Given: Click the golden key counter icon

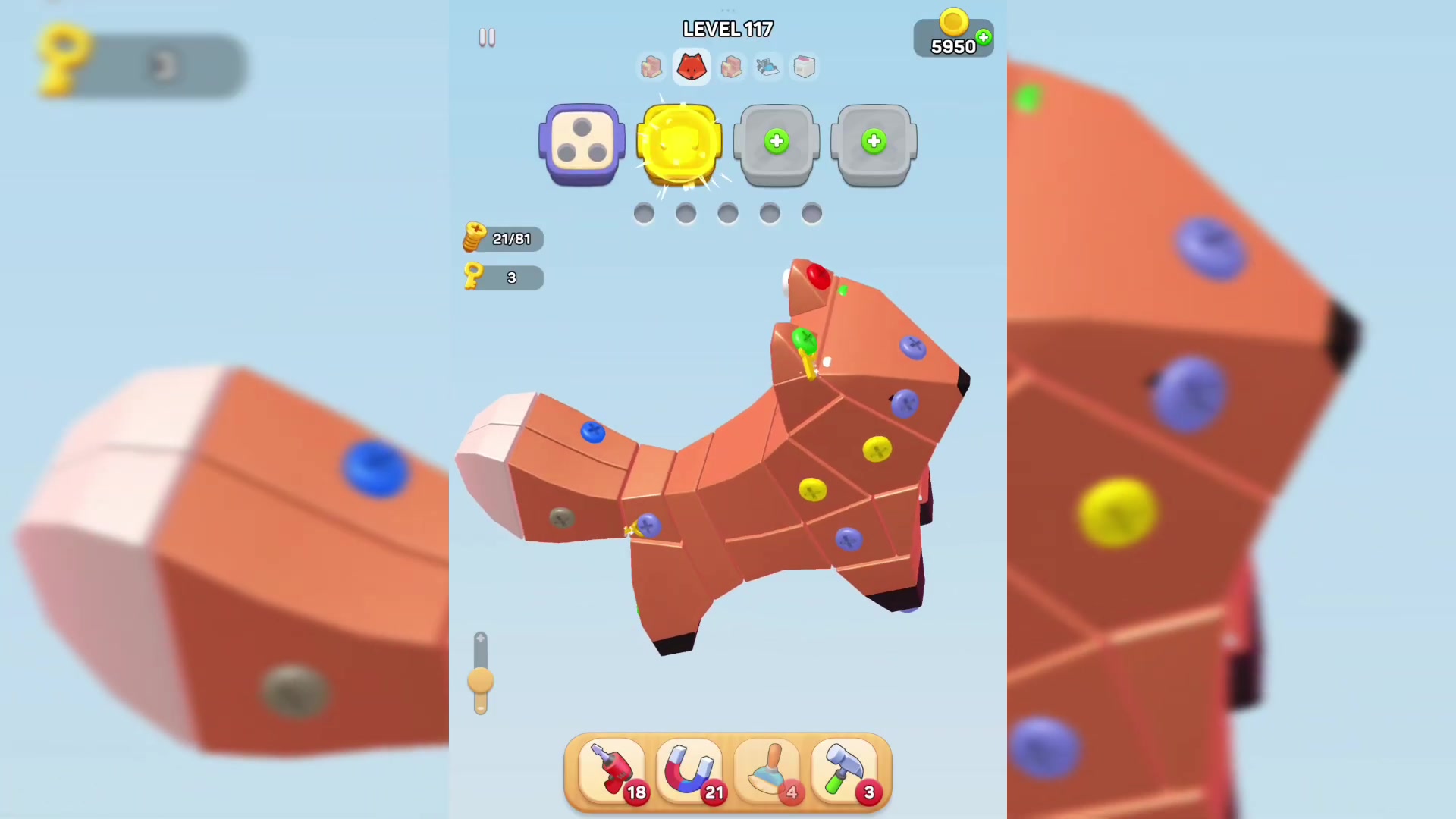Looking at the screenshot, I should (x=475, y=276).
